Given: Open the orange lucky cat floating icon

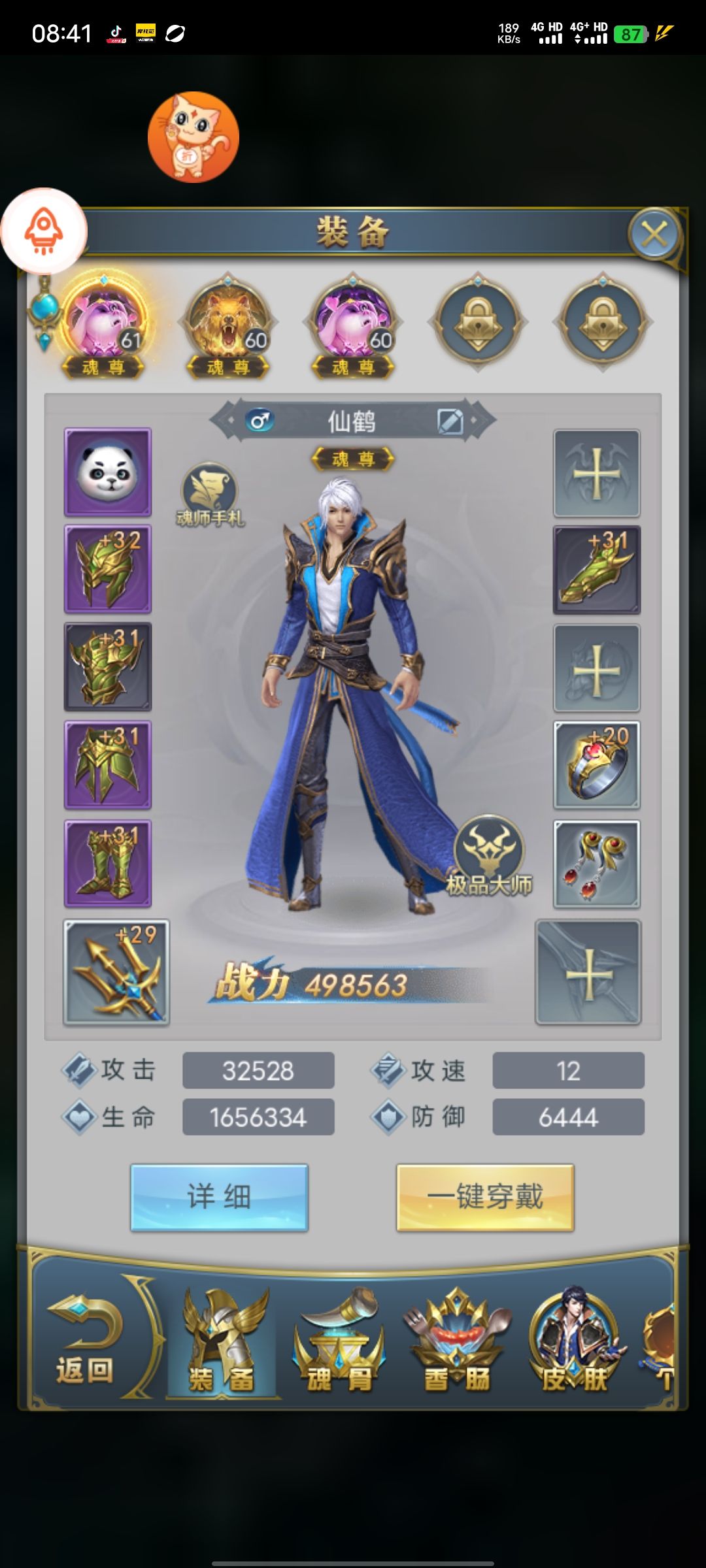Looking at the screenshot, I should click(193, 137).
